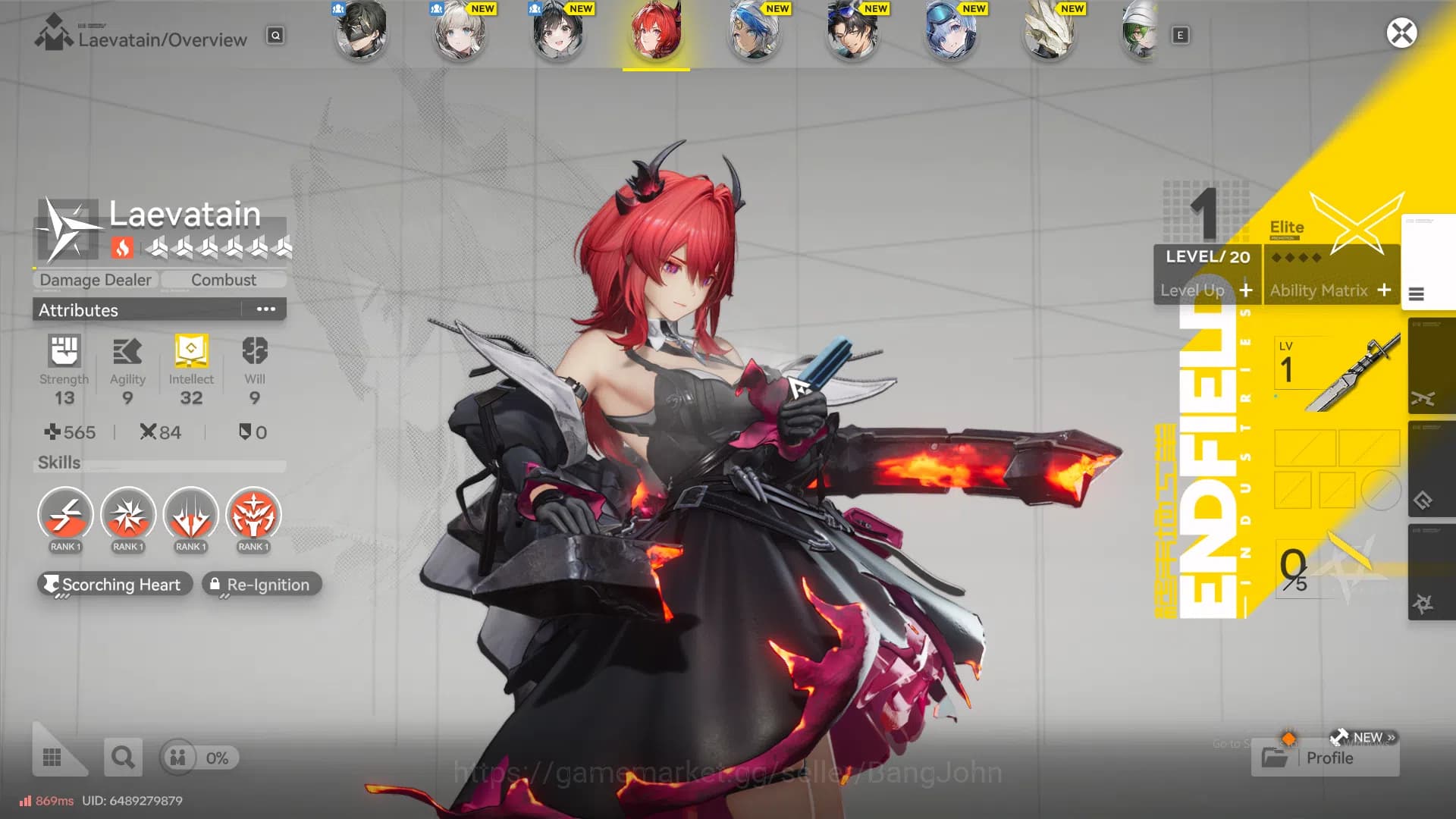Image resolution: width=1456 pixels, height=819 pixels.
Task: Expand Attributes details via the three dots
Action: point(265,309)
